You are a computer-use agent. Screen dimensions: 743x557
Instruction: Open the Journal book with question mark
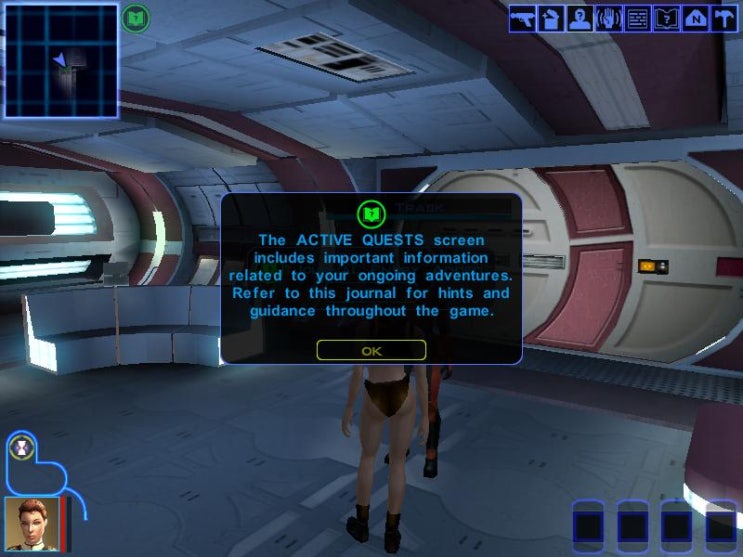coord(667,18)
